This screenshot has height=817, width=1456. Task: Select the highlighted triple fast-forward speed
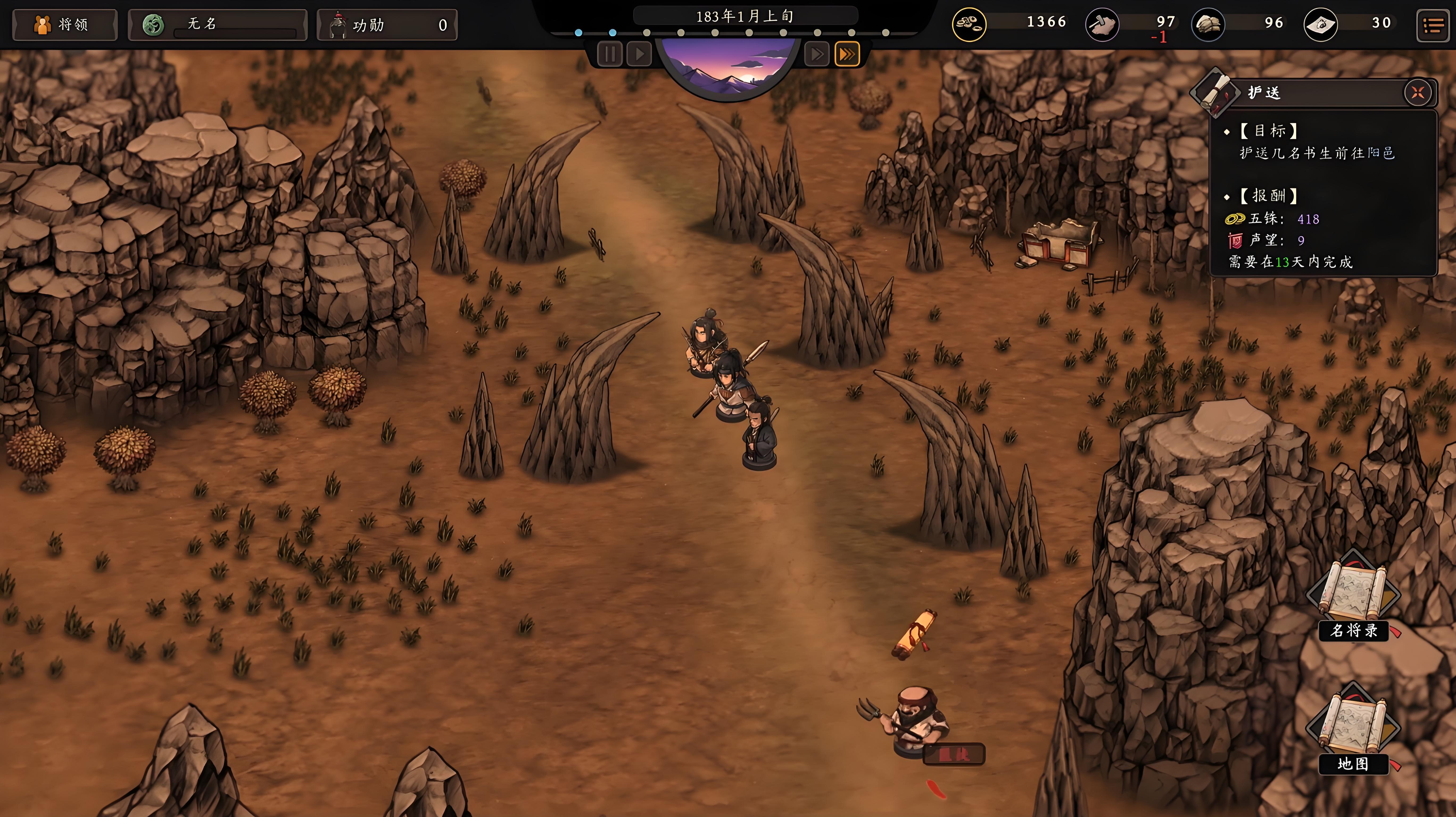[847, 54]
